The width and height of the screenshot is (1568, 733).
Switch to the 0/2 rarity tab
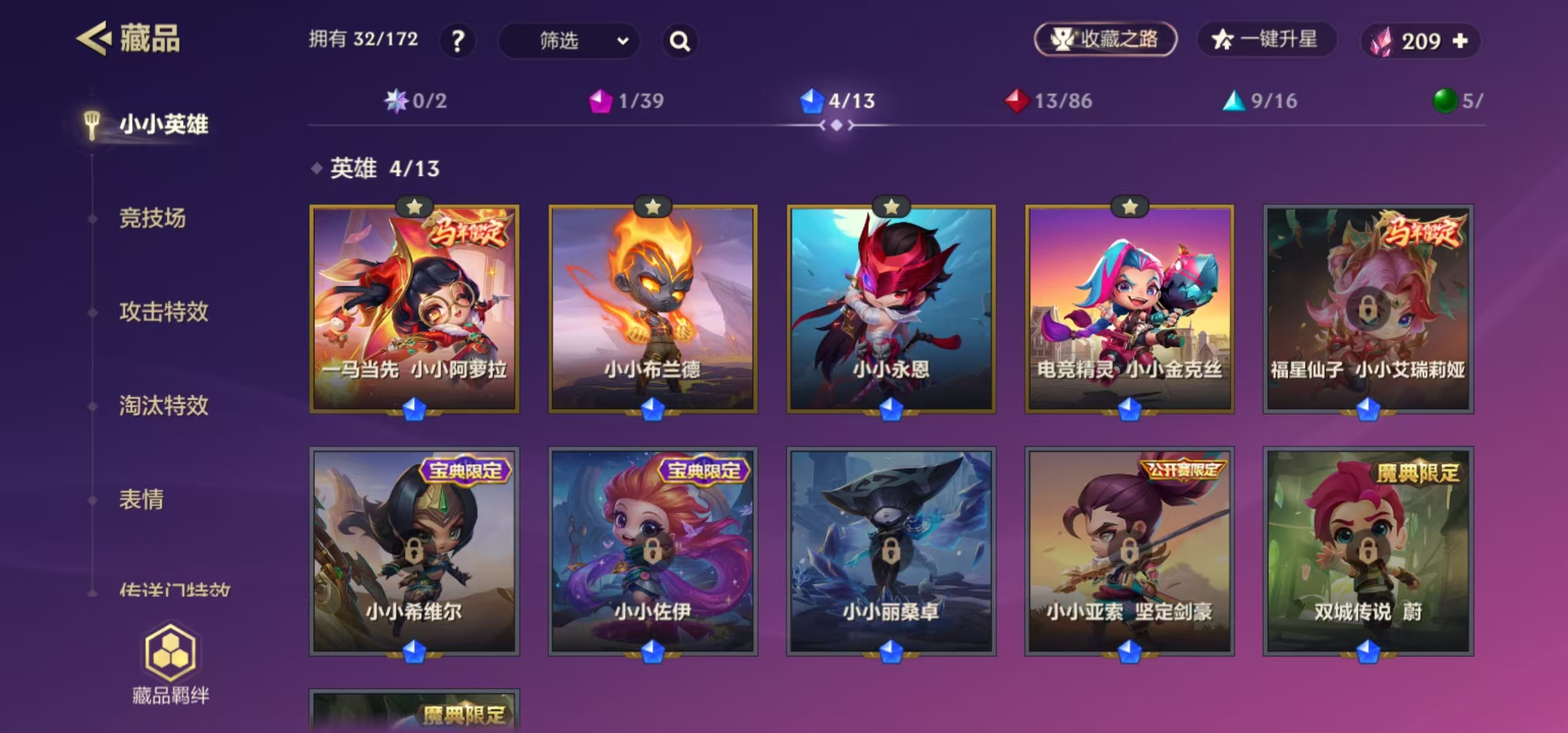(x=415, y=101)
